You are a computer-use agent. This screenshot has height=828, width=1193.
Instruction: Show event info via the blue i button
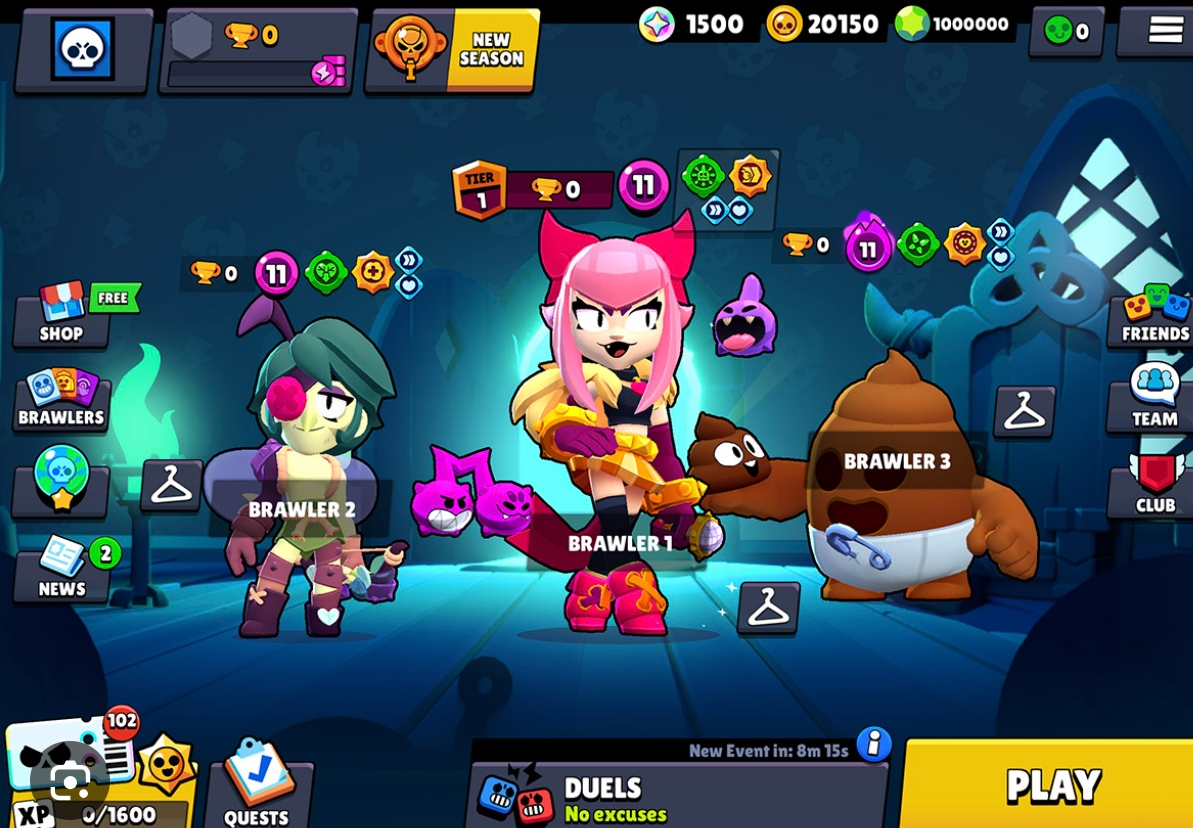(874, 744)
